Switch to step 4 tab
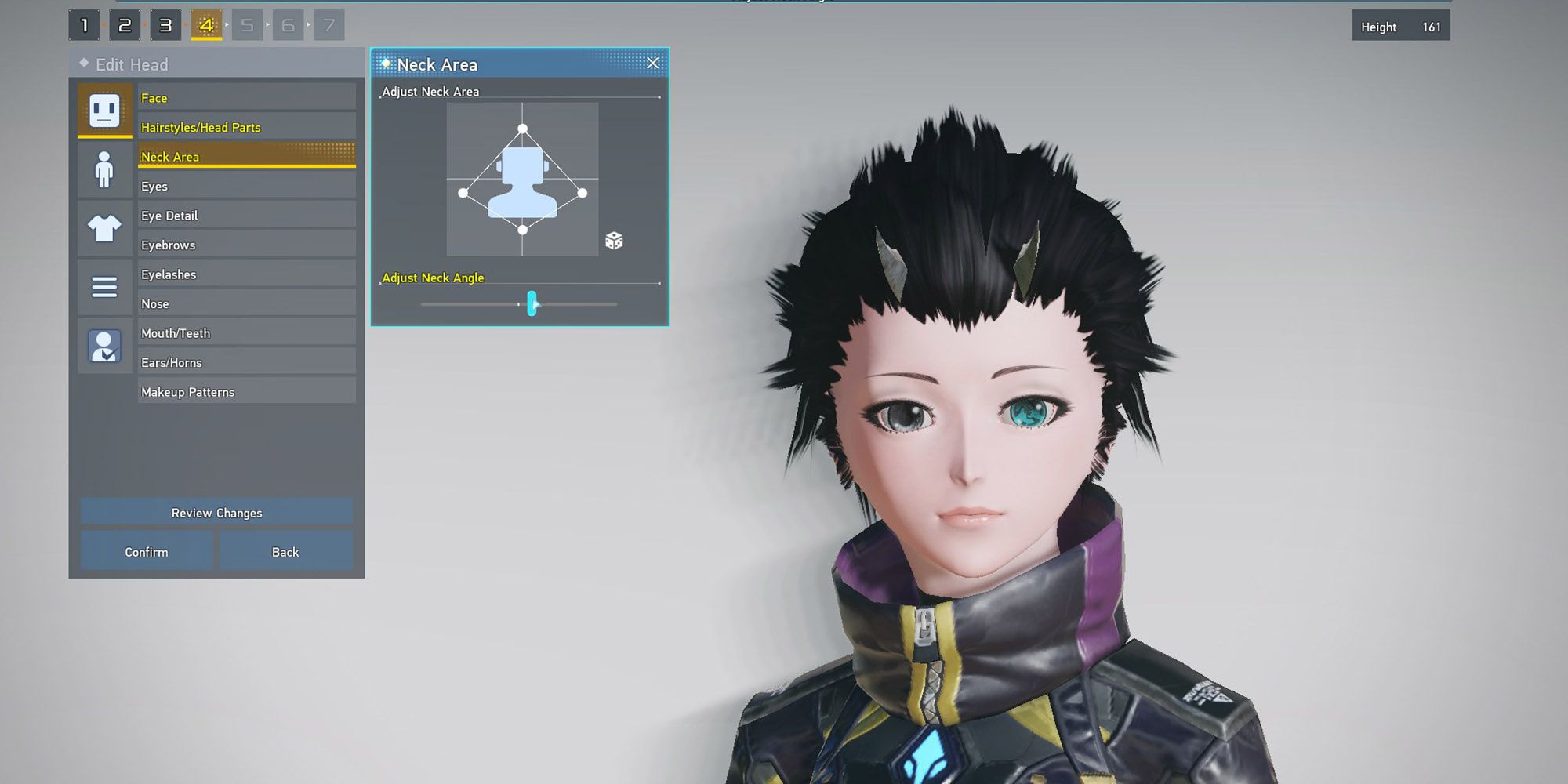1568x784 pixels. pyautogui.click(x=205, y=24)
